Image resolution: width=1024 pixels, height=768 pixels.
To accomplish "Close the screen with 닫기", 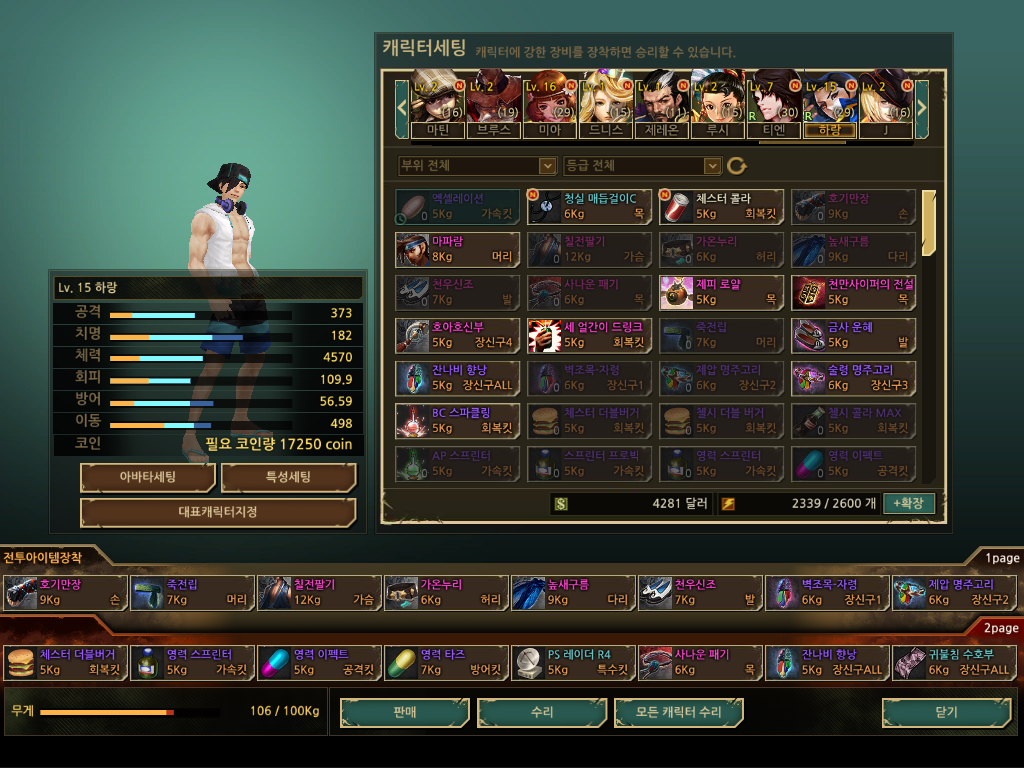I will coord(944,713).
